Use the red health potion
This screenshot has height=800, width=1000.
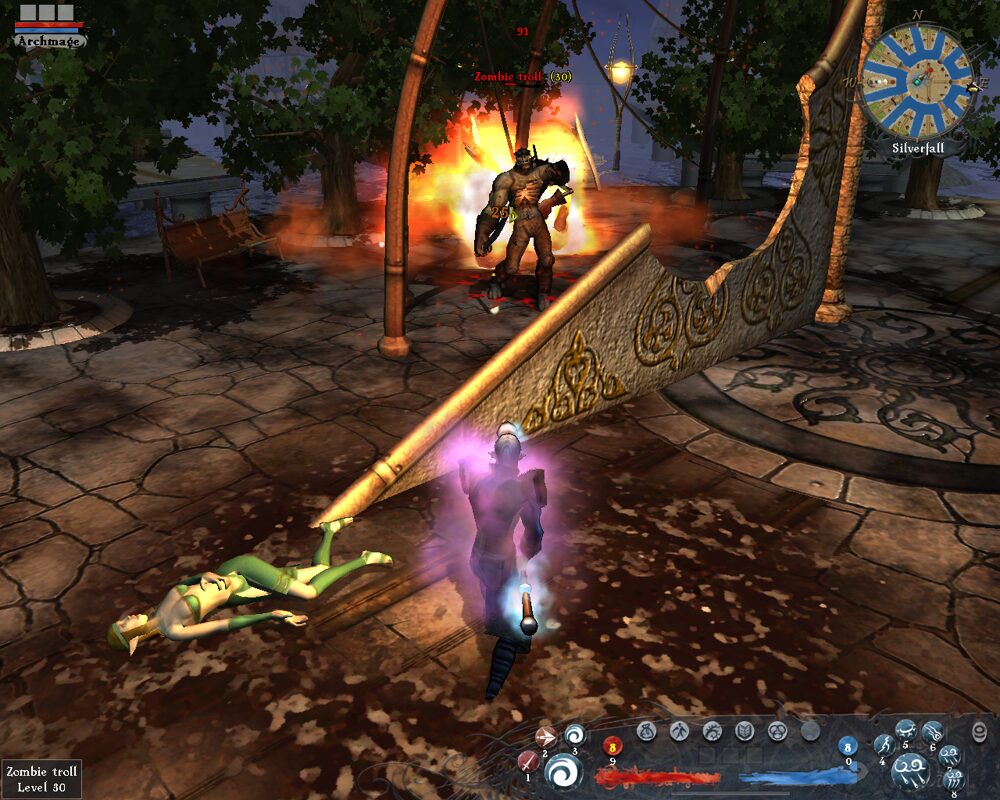612,745
